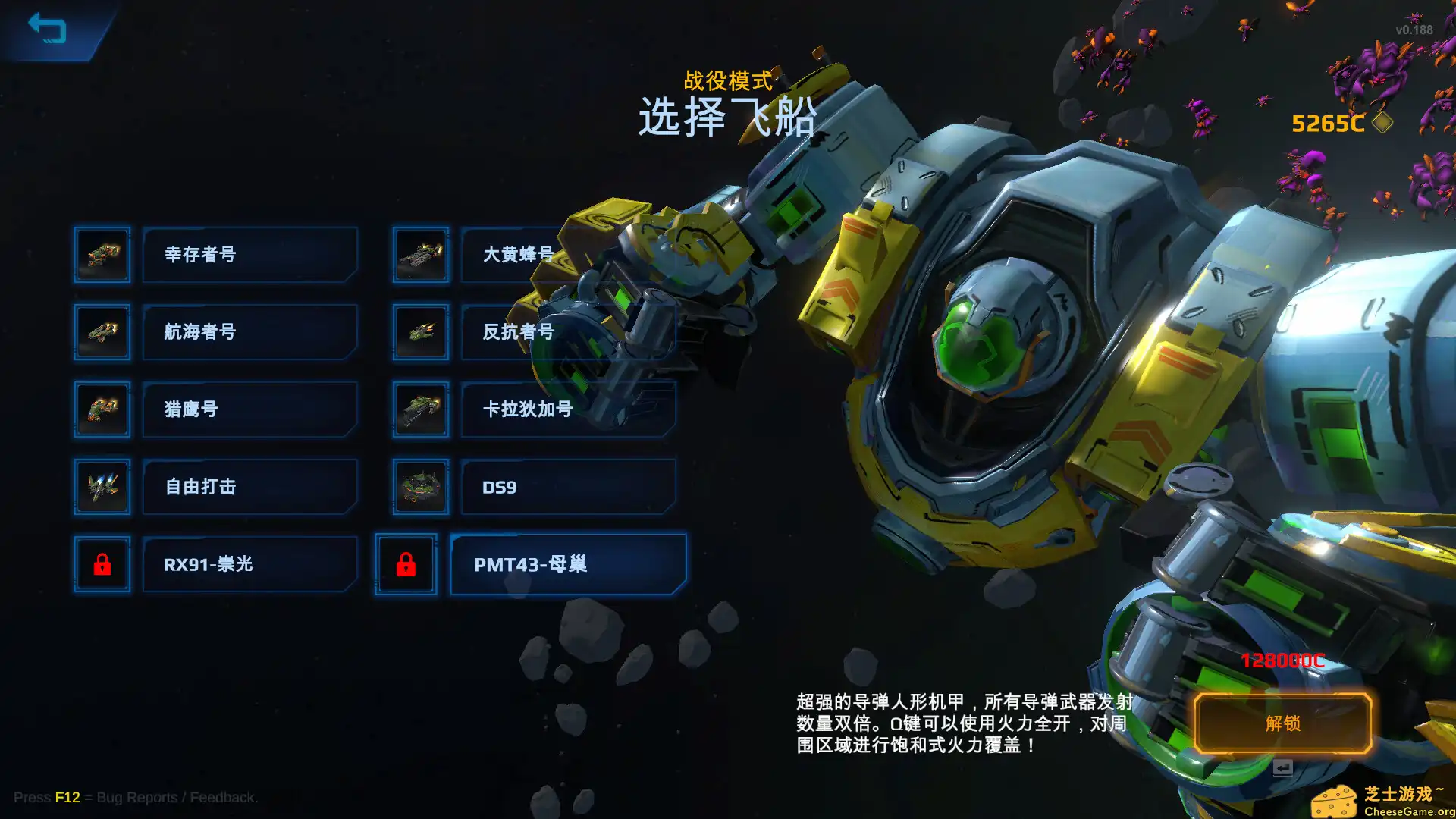The image size is (1456, 819).
Task: Select the 幸存者号 ship thumbnail icon
Action: (x=102, y=255)
